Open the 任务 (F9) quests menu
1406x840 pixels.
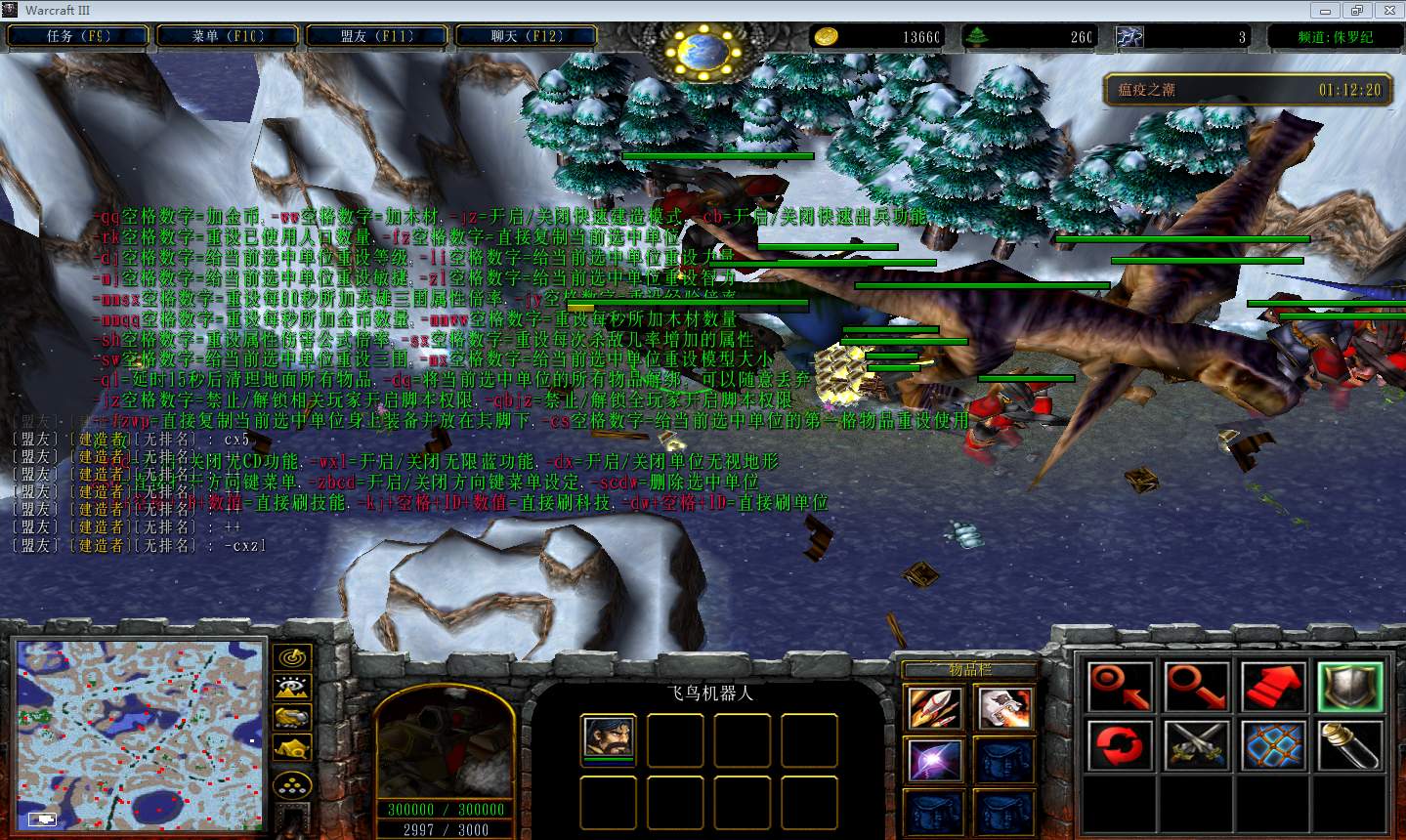(x=78, y=36)
